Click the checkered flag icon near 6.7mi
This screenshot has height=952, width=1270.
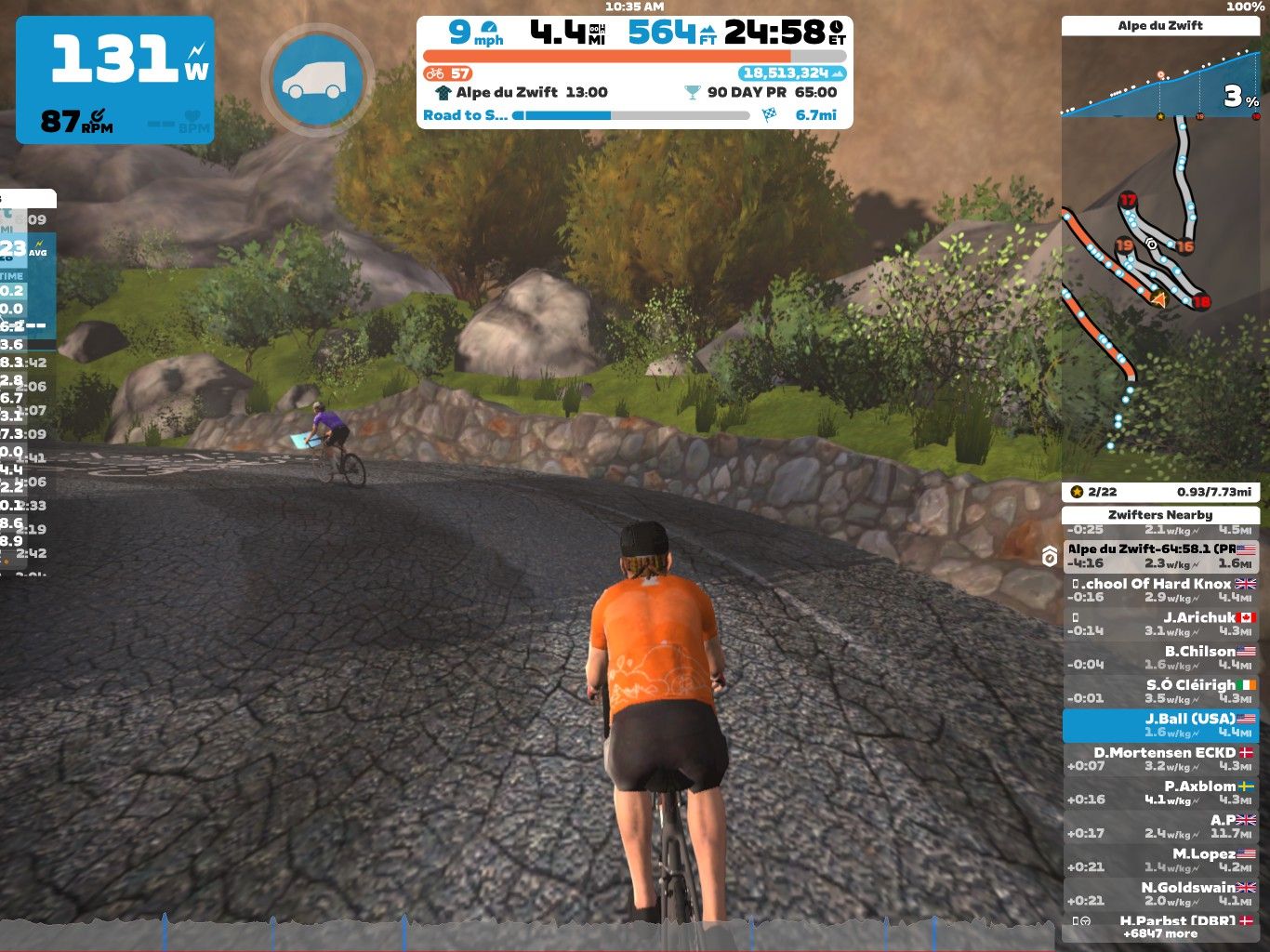(767, 114)
